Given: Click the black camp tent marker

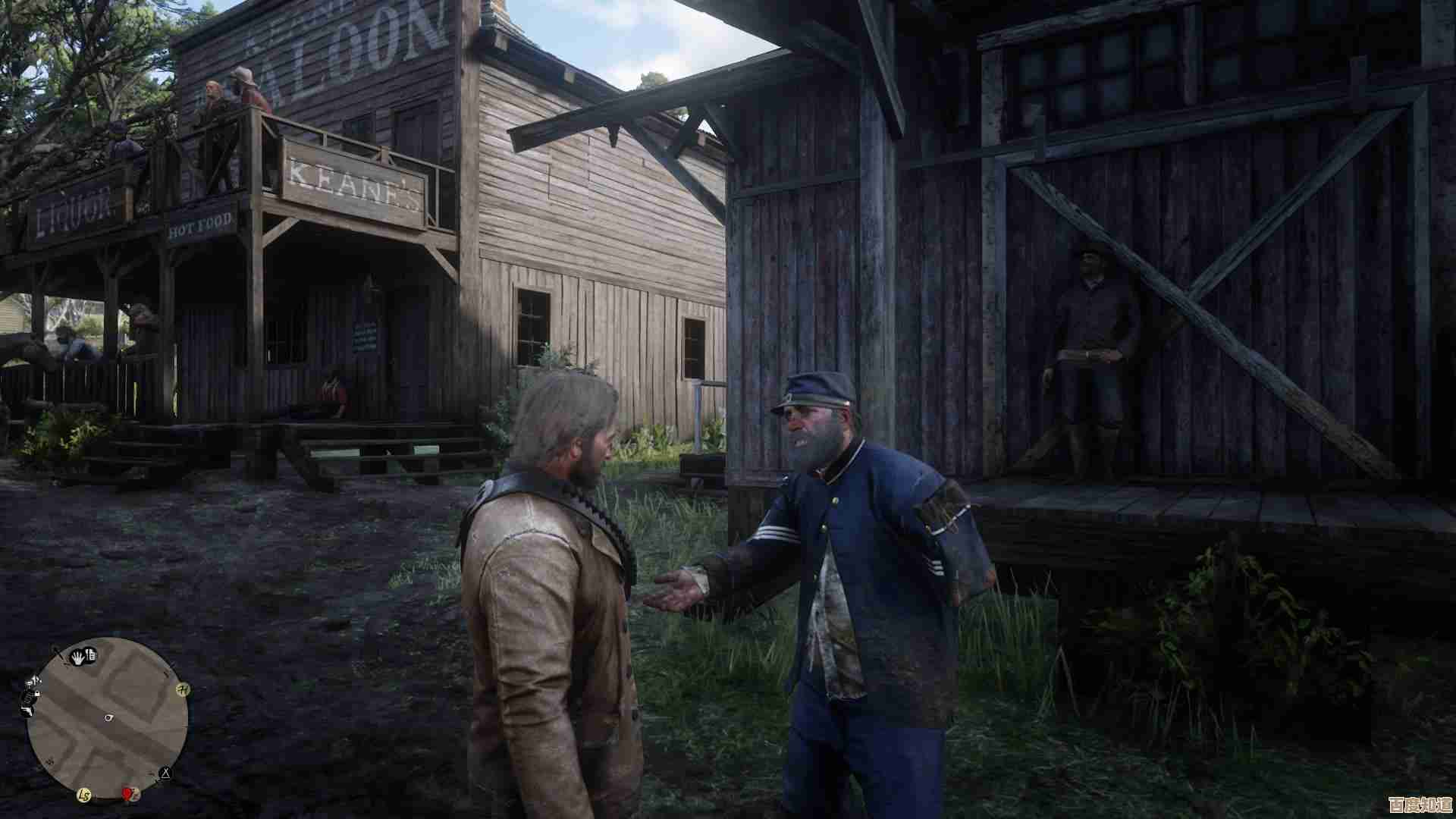Looking at the screenshot, I should click(x=165, y=774).
